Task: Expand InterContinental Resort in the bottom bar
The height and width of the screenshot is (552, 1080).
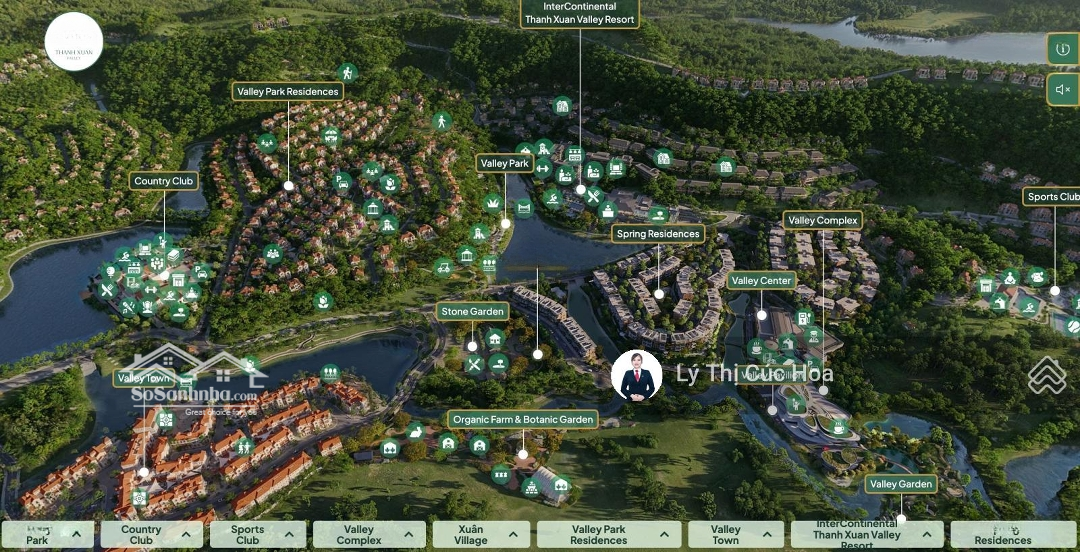Action: [866, 535]
